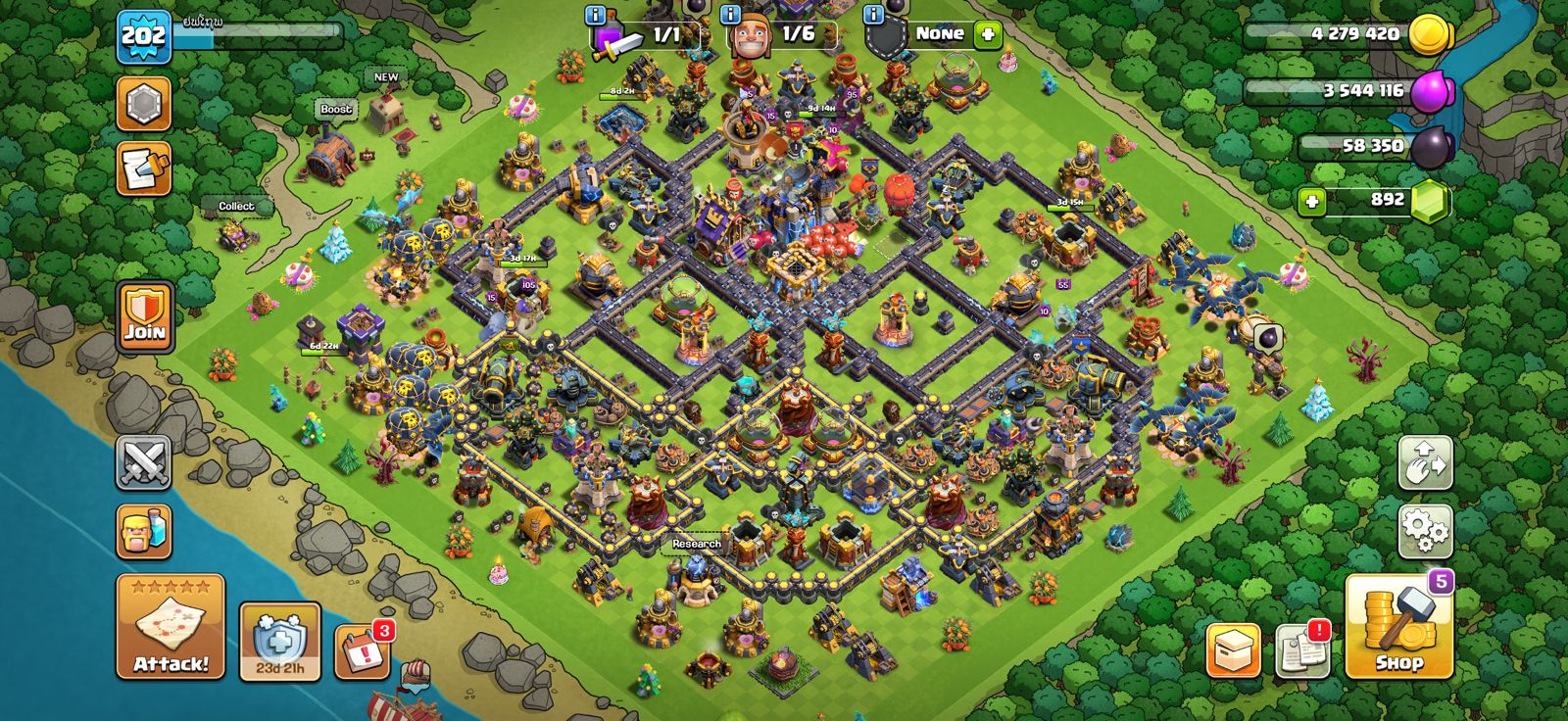Click the Join clan shield button
The image size is (1568, 721).
point(144,315)
